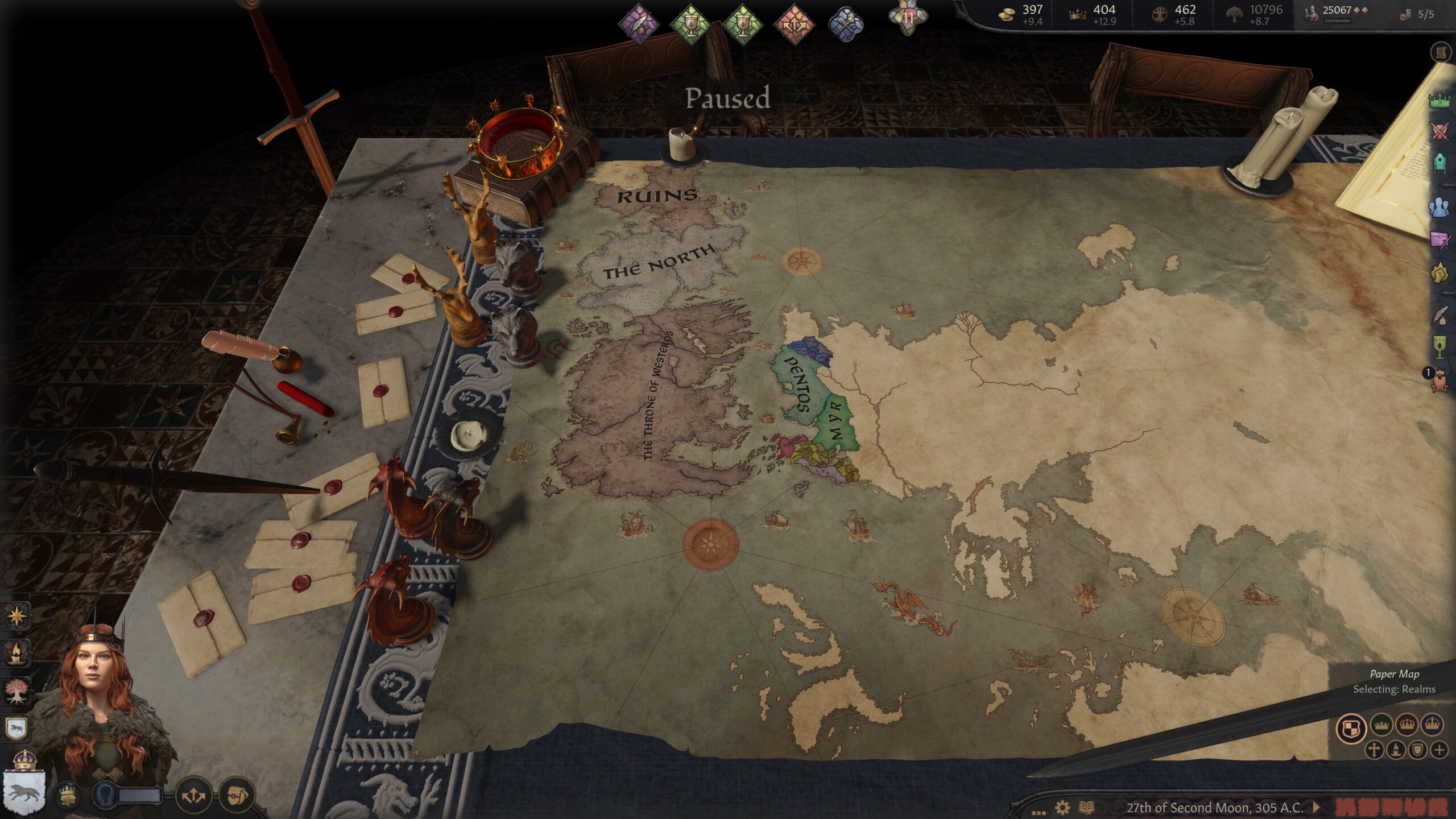The width and height of the screenshot is (1456, 819).
Task: Open the Intrigue envelope and dagger menu
Action: pyautogui.click(x=1440, y=239)
